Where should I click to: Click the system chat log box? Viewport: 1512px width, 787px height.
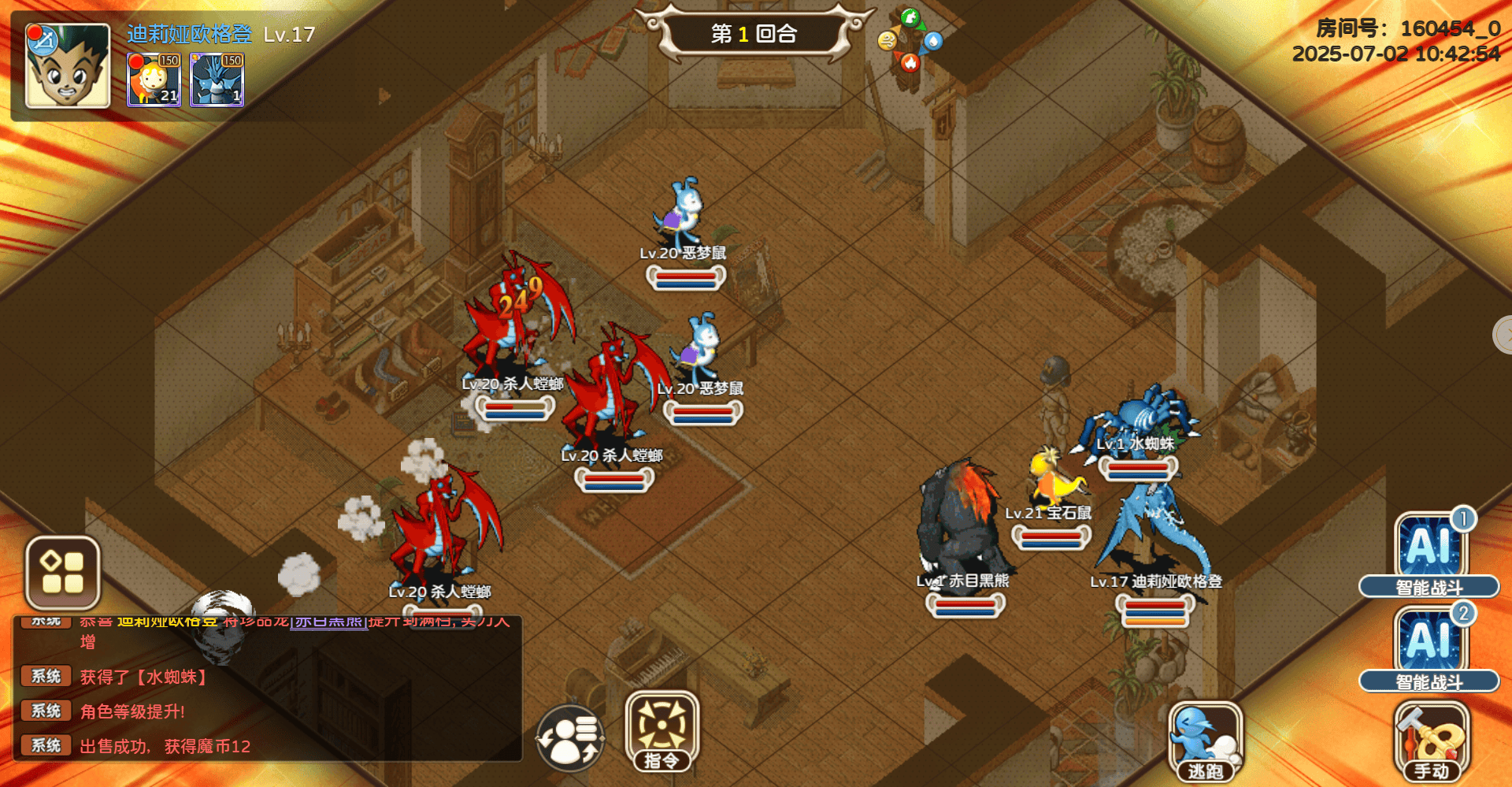[268, 693]
